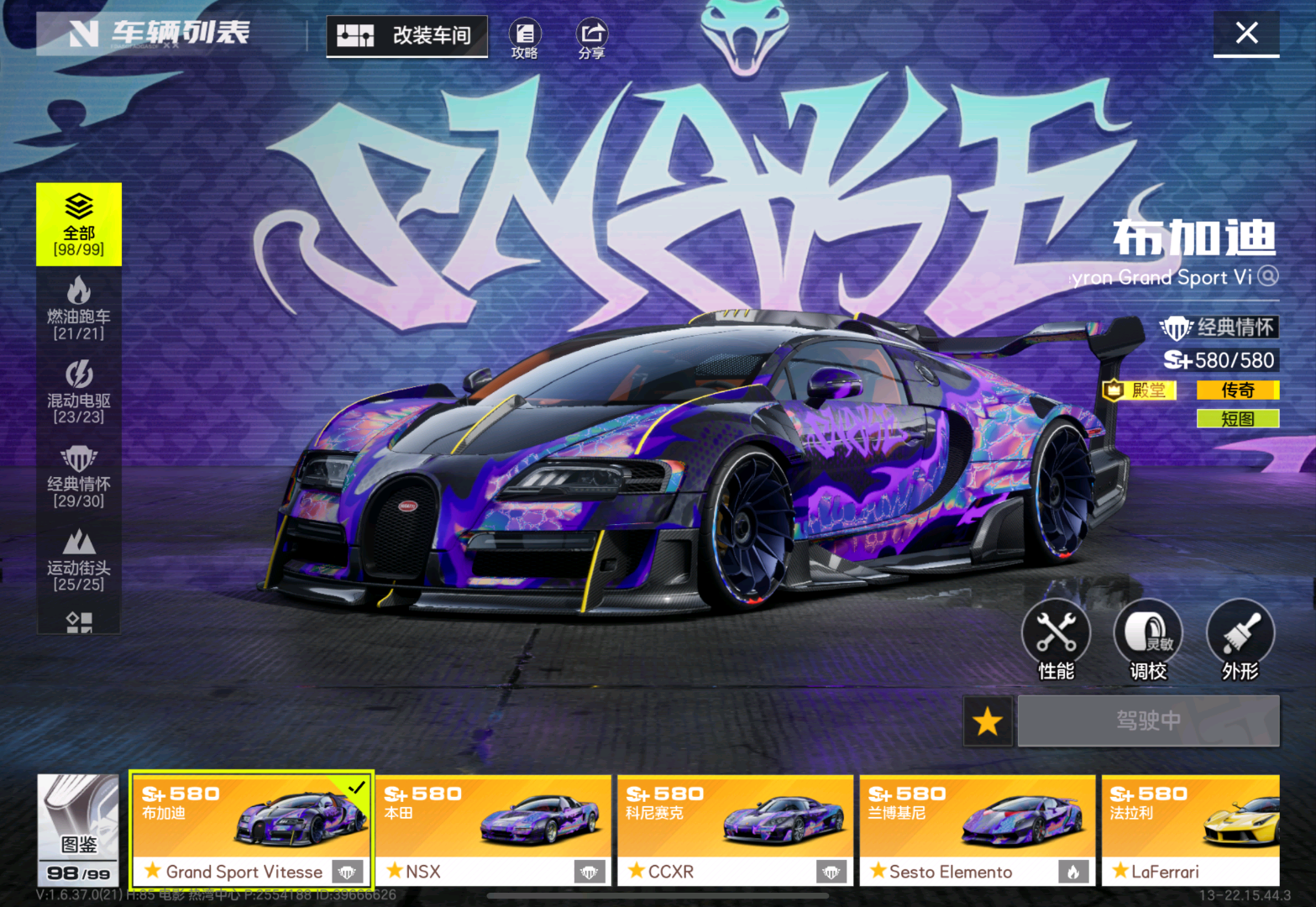Switch to the 混动电驱 category
This screenshot has height=907, width=1316.
click(79, 392)
